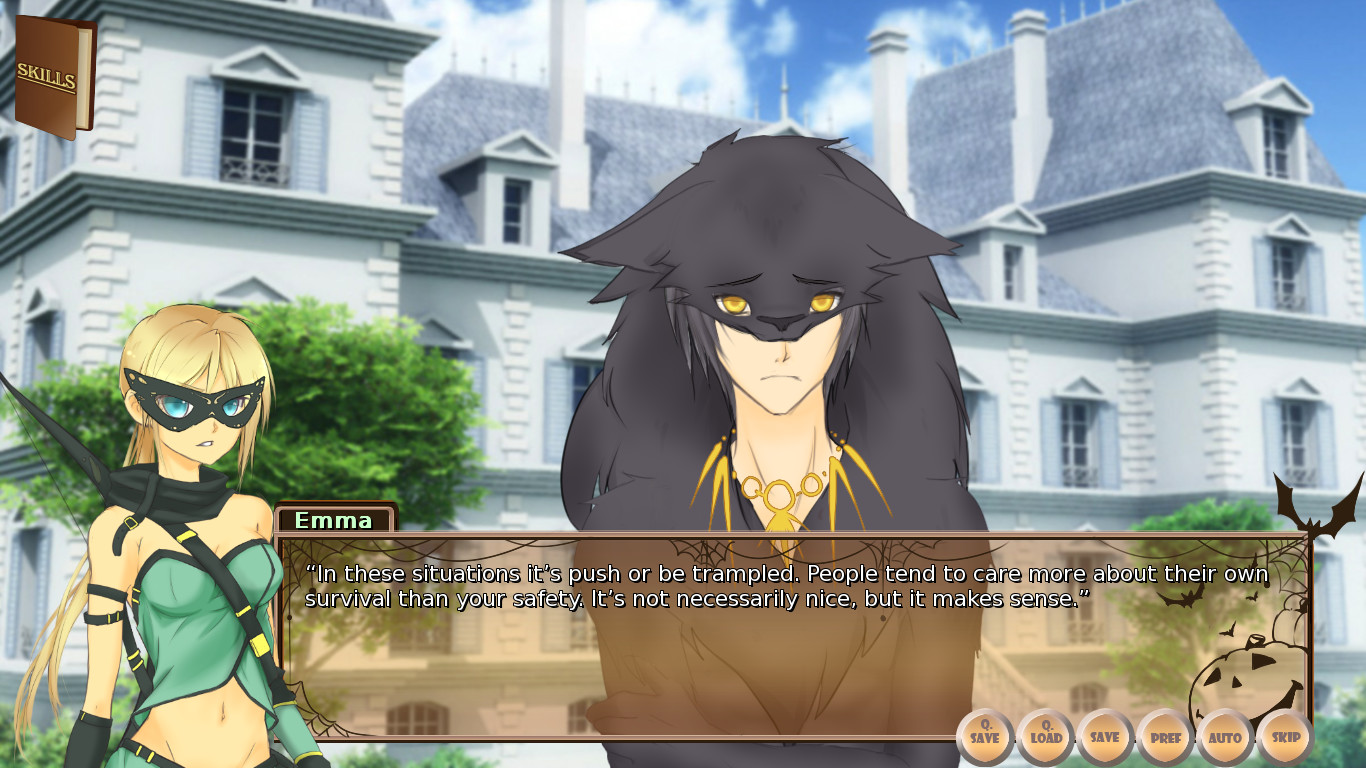Open the SAVE screen
The image size is (1366, 768).
click(x=1104, y=737)
